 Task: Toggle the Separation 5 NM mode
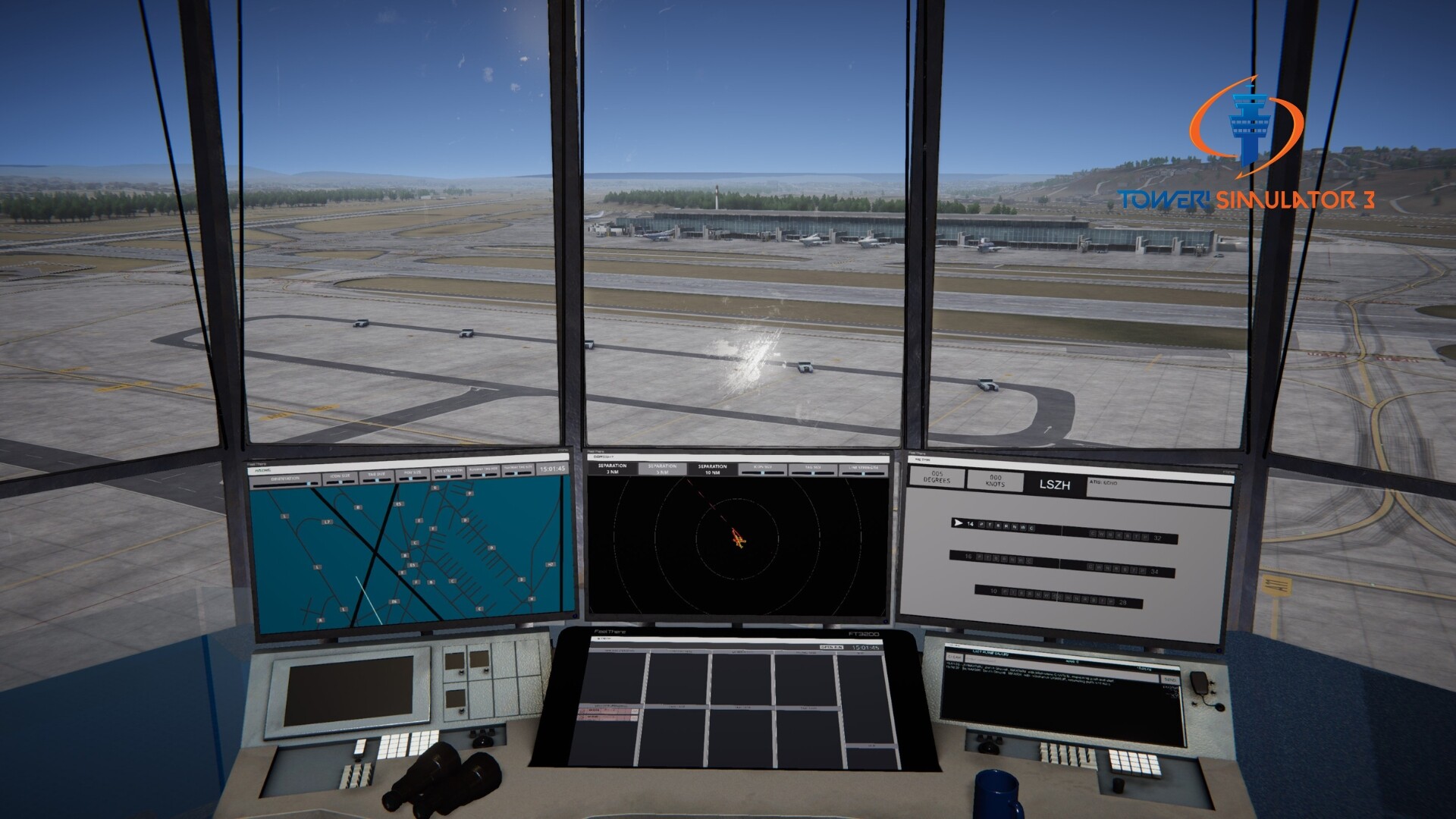pyautogui.click(x=662, y=469)
